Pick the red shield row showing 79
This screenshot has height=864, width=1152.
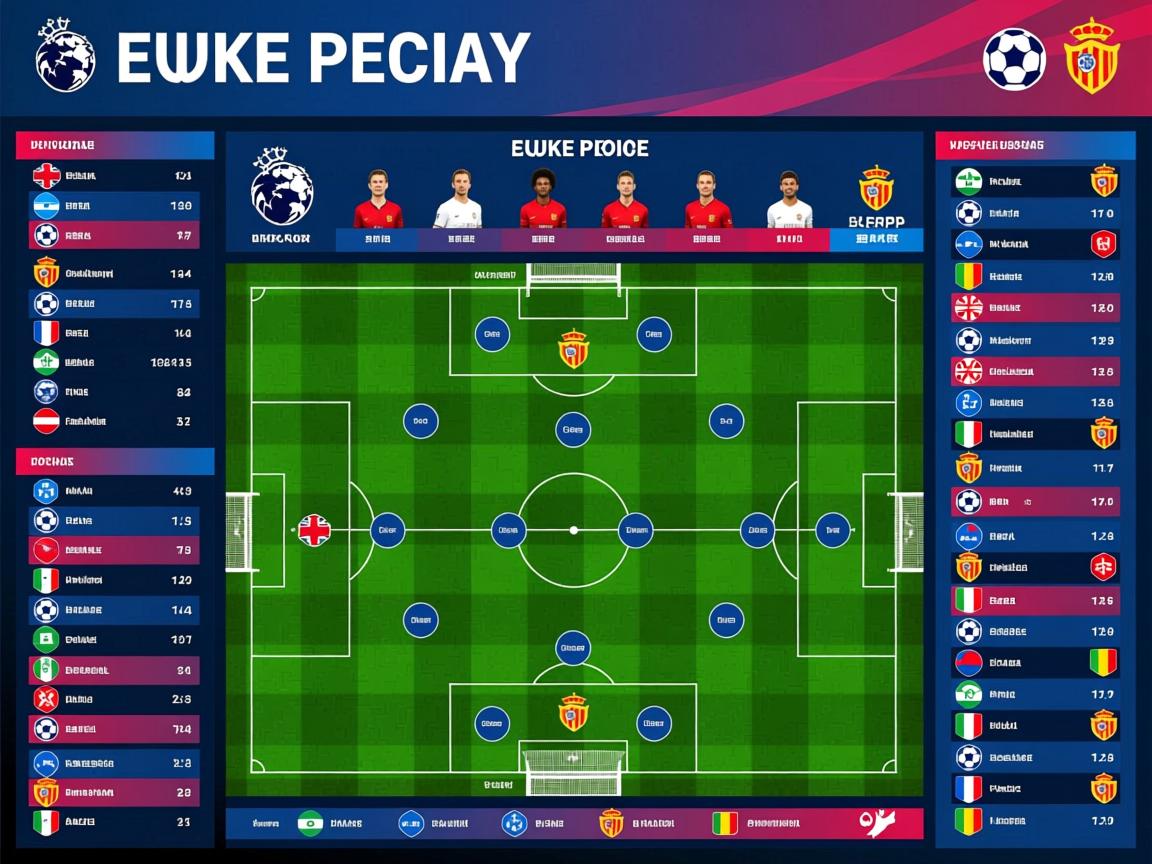click(x=108, y=550)
